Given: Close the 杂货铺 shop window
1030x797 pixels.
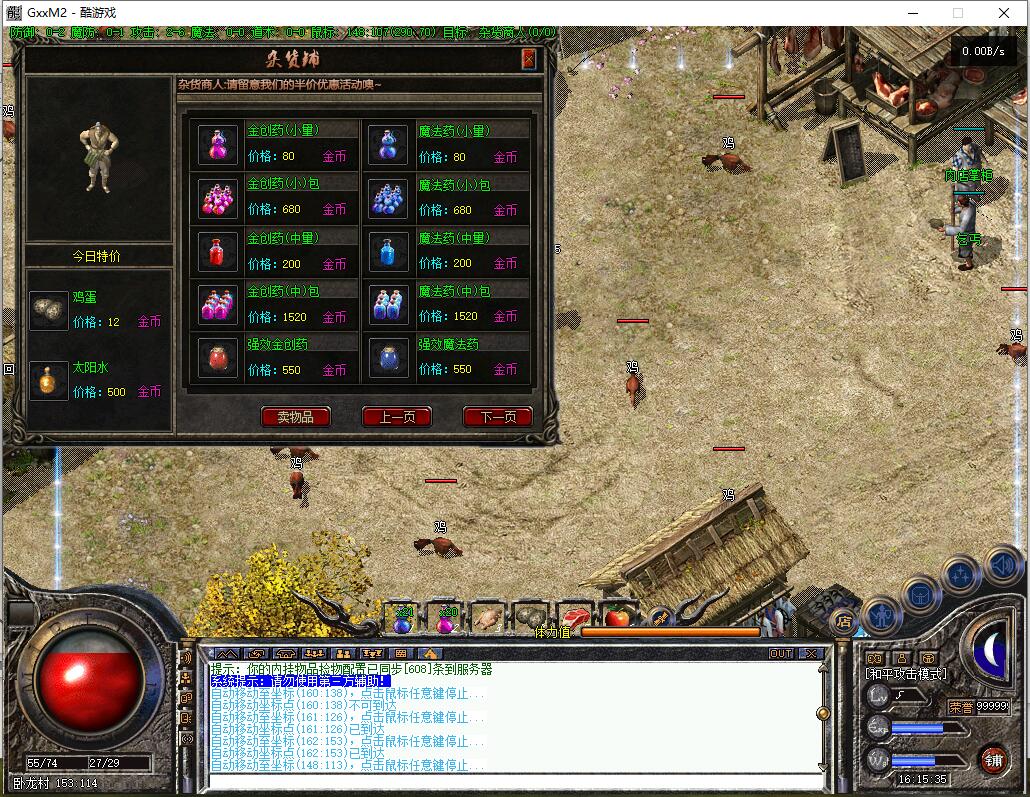Looking at the screenshot, I should pos(528,60).
